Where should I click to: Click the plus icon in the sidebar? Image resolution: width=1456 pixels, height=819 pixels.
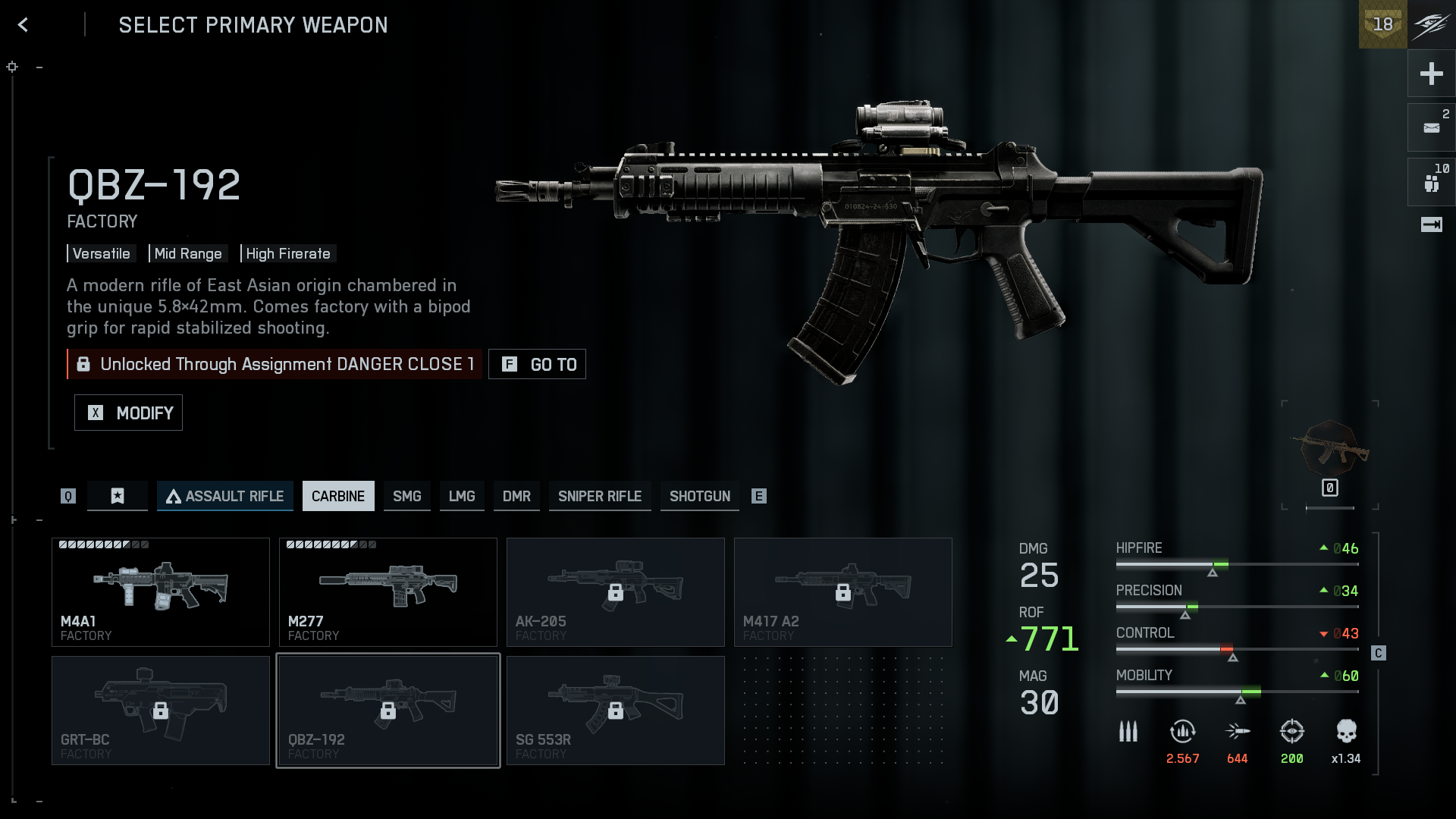(x=1431, y=74)
